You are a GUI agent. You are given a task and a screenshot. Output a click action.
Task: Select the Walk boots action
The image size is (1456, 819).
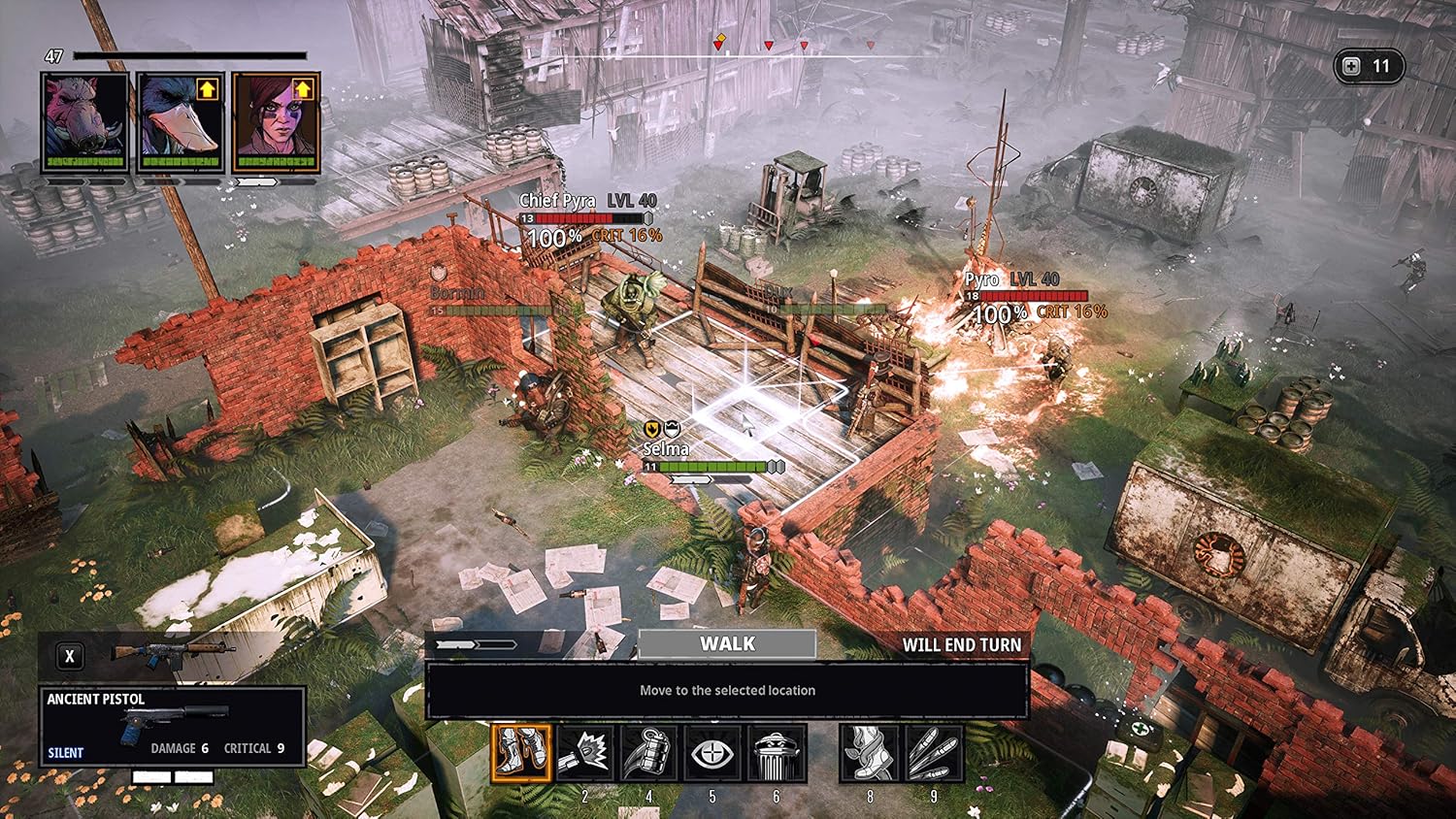[x=521, y=753]
